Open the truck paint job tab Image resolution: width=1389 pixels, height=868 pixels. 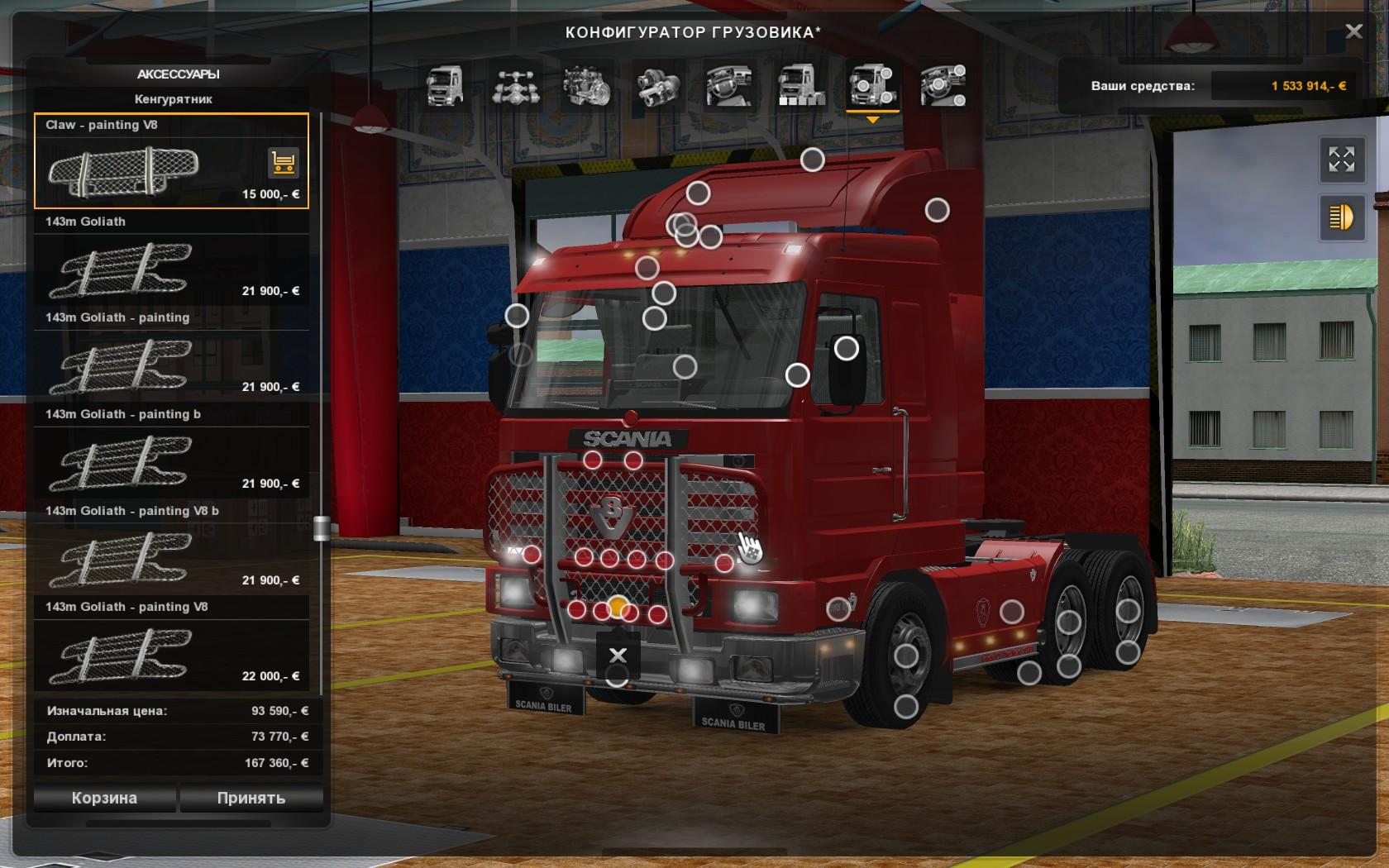[x=800, y=86]
